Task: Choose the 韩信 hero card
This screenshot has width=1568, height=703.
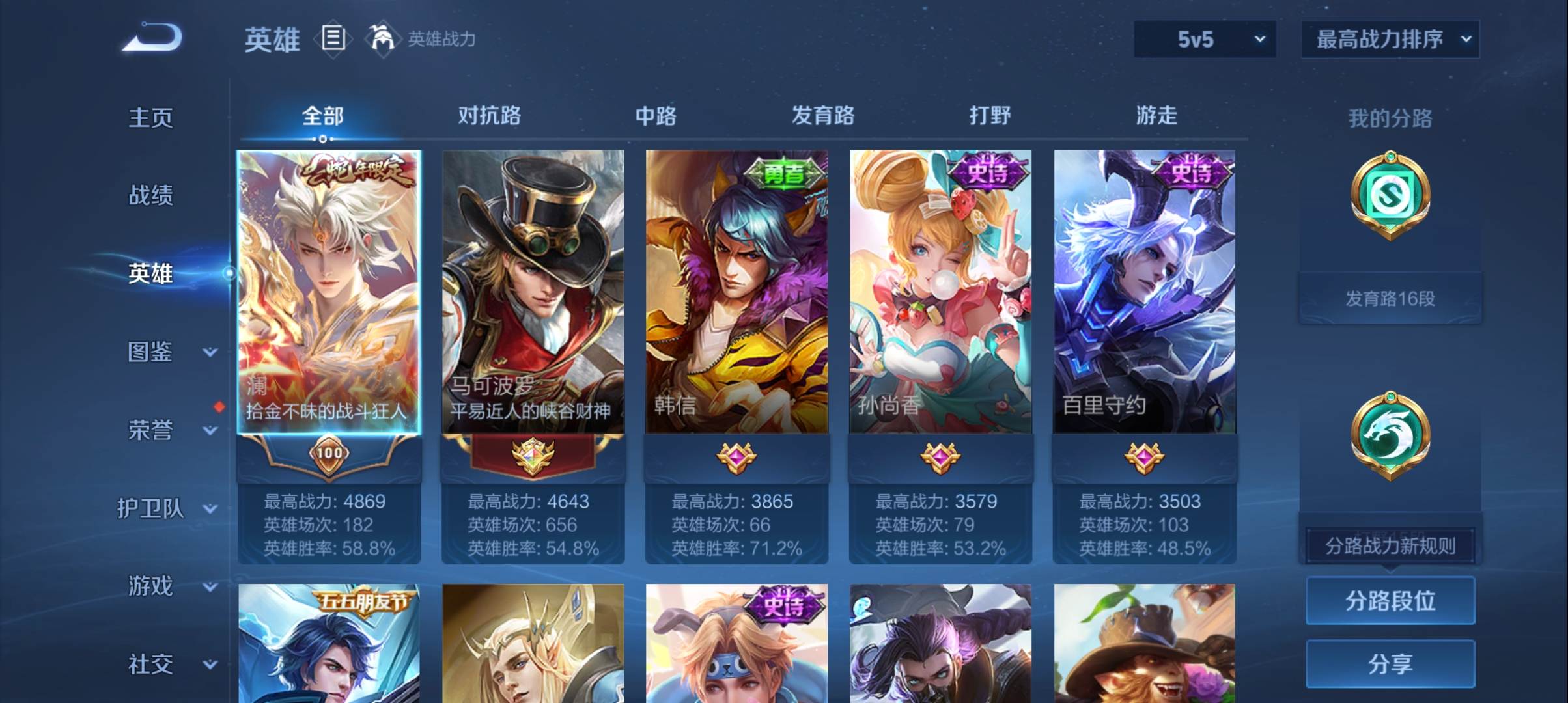Action: (x=736, y=293)
